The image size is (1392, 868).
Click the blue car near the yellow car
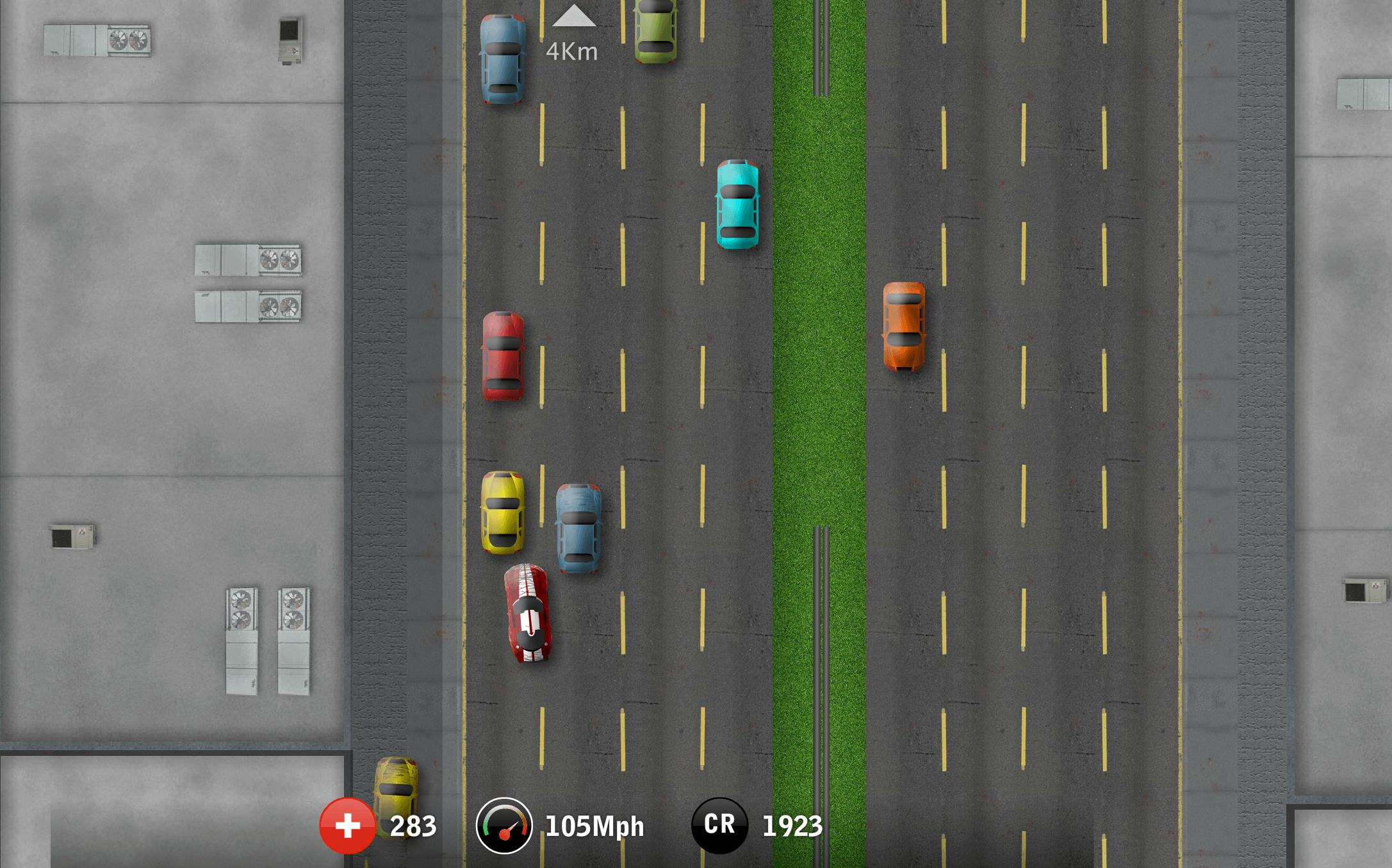577,525
